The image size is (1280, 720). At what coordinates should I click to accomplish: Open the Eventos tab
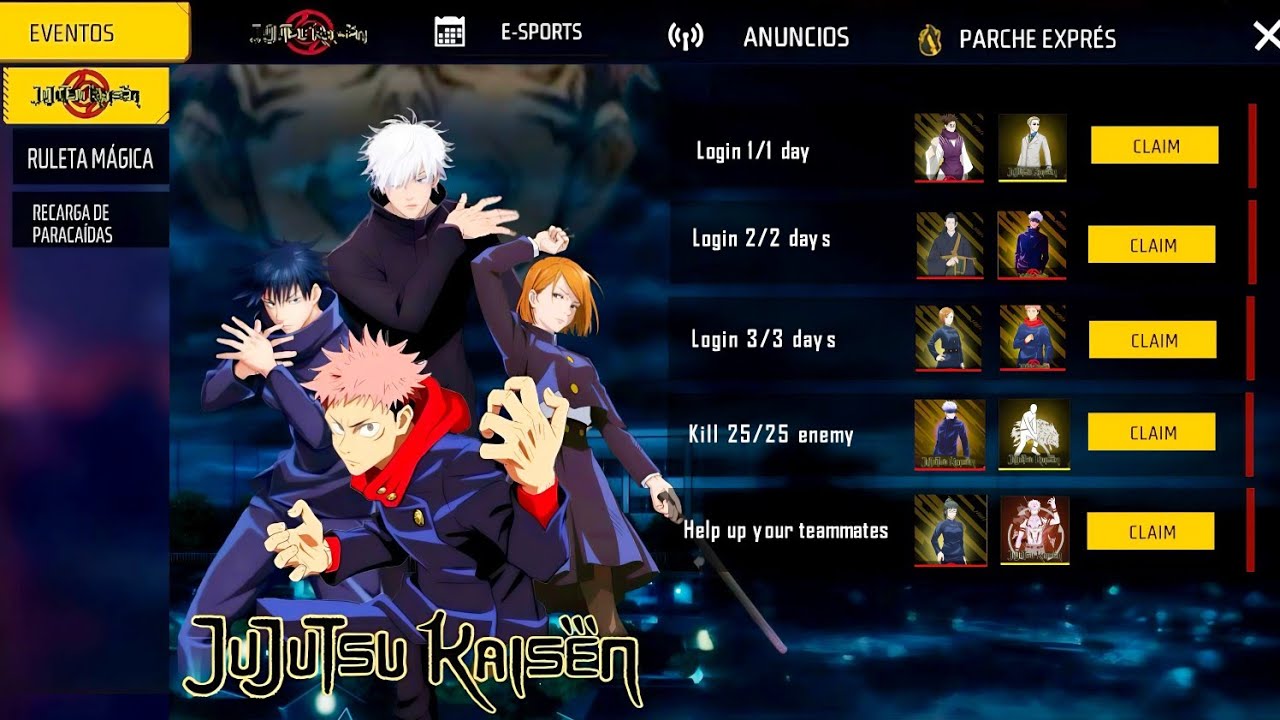pyautogui.click(x=94, y=32)
